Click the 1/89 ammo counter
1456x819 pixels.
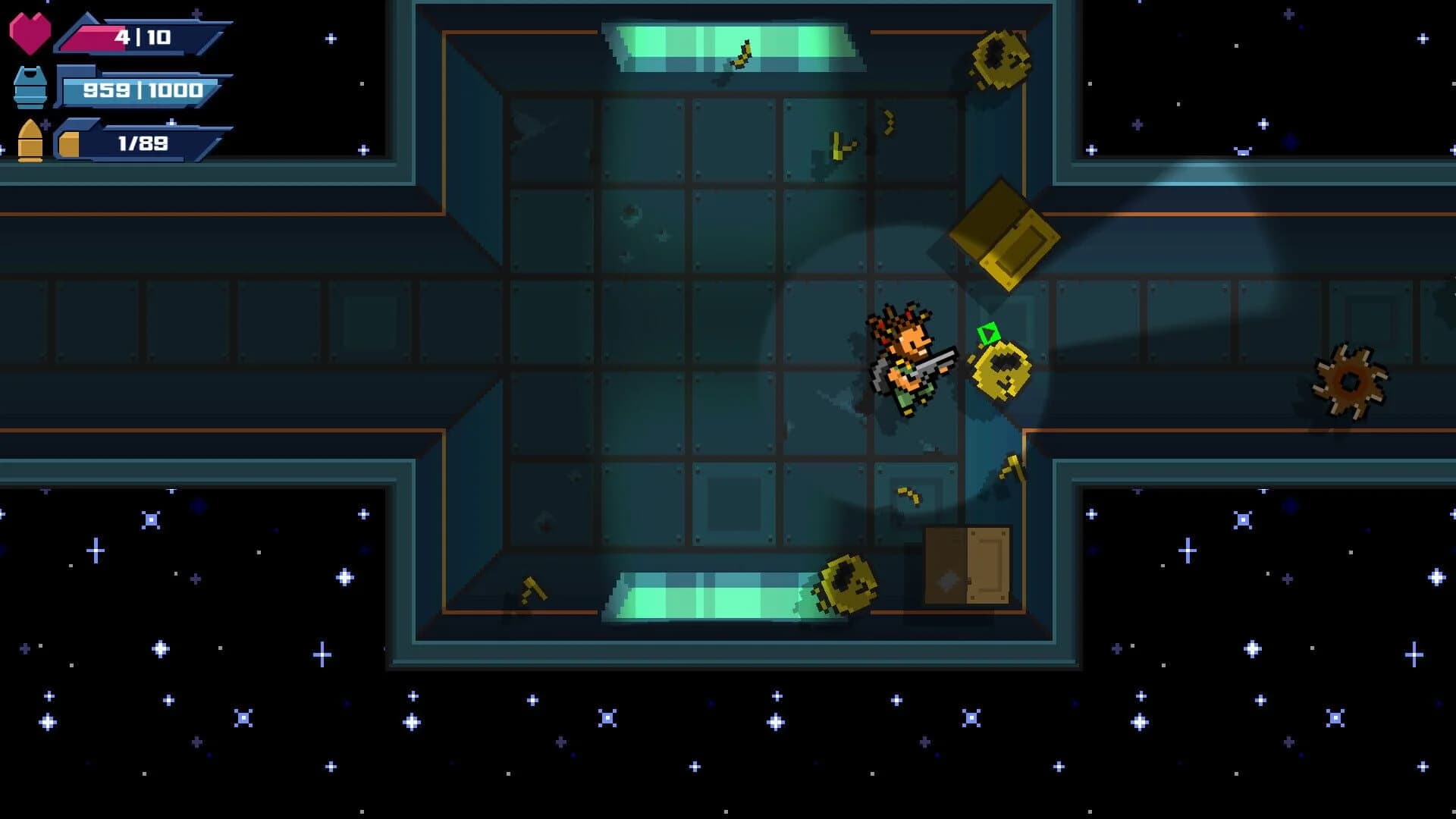tap(140, 143)
